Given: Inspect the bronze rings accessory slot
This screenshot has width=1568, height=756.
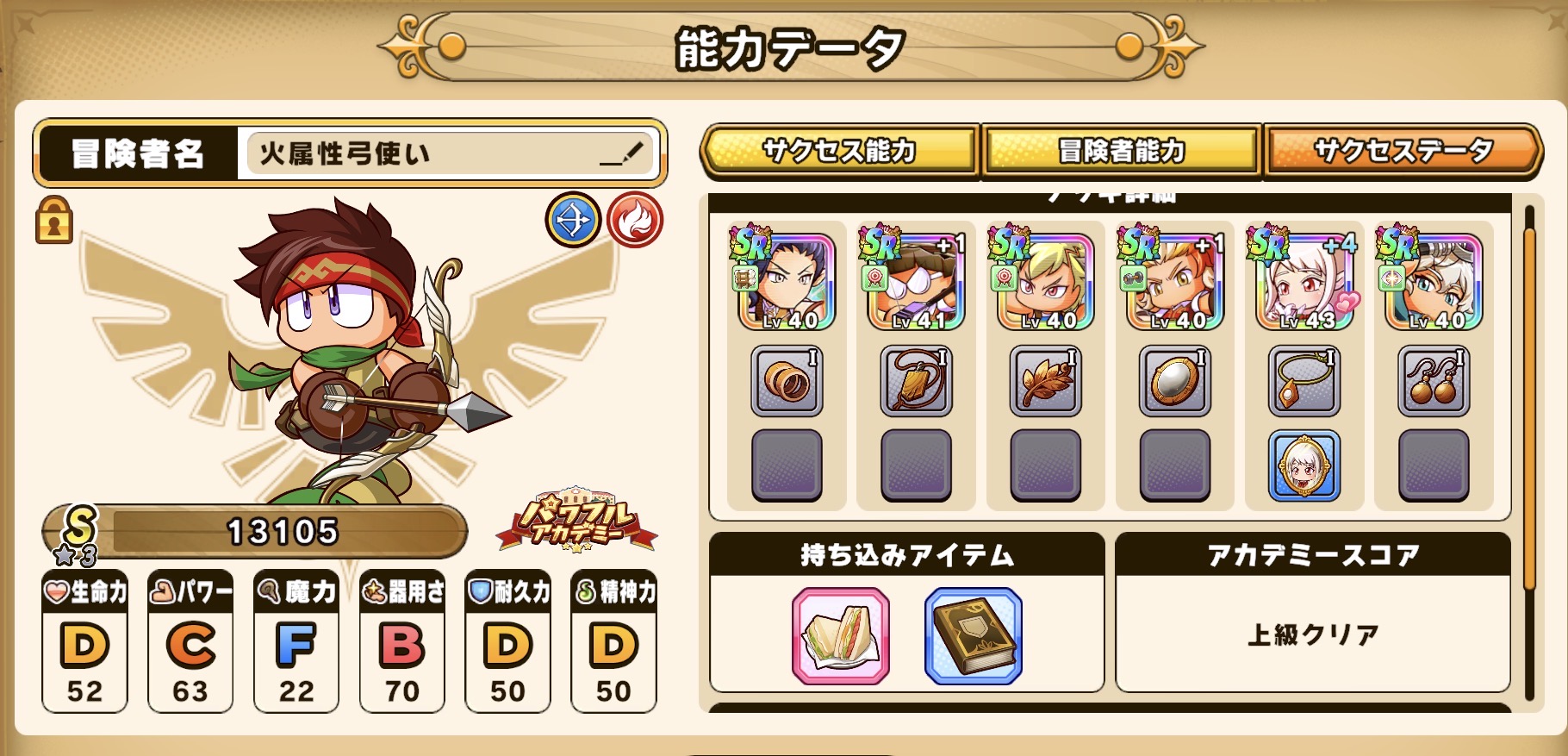Looking at the screenshot, I should [x=787, y=381].
